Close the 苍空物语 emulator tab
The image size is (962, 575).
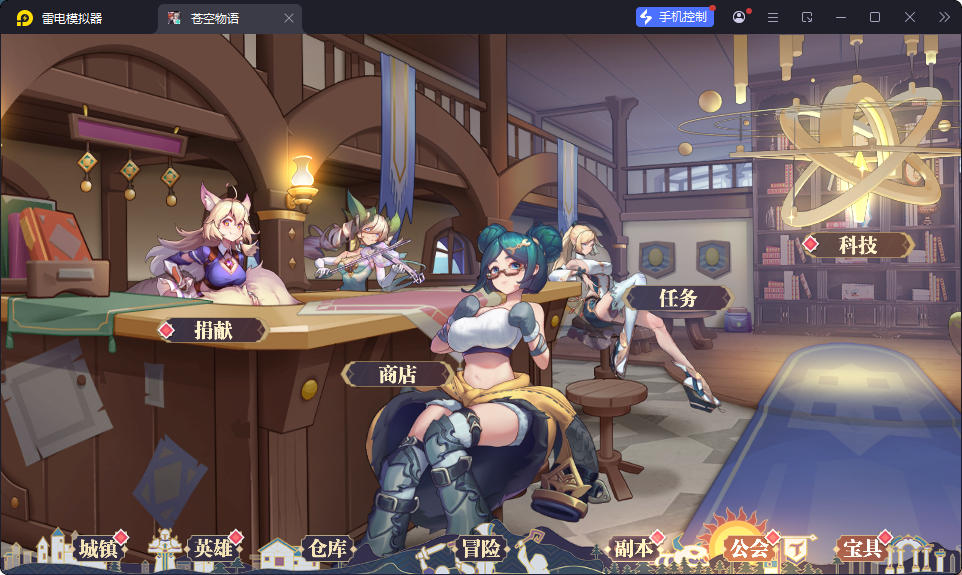(x=289, y=18)
